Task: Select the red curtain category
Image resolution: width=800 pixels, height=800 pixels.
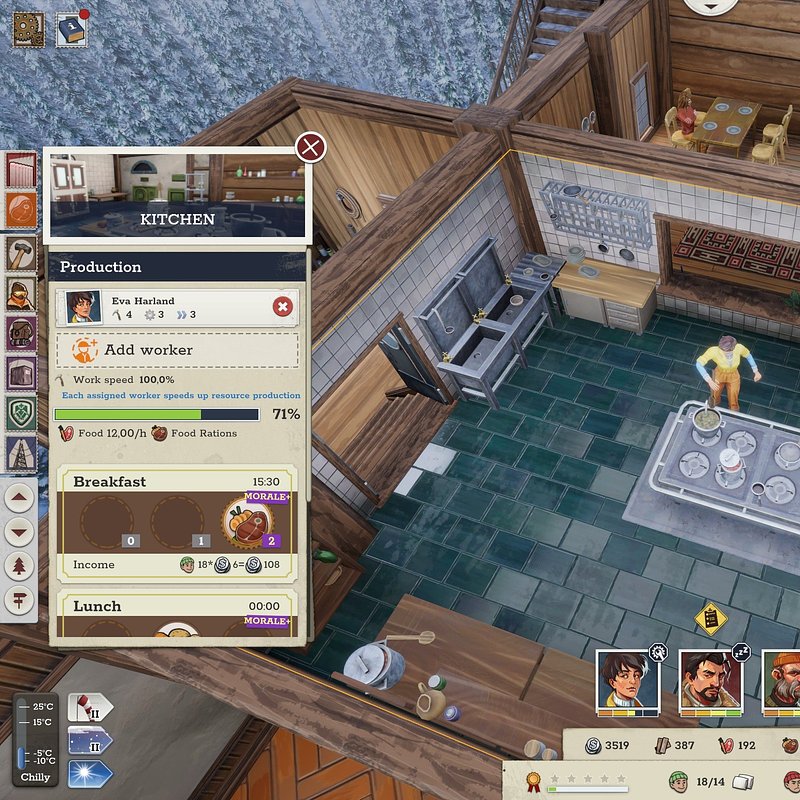Action: pos(22,170)
